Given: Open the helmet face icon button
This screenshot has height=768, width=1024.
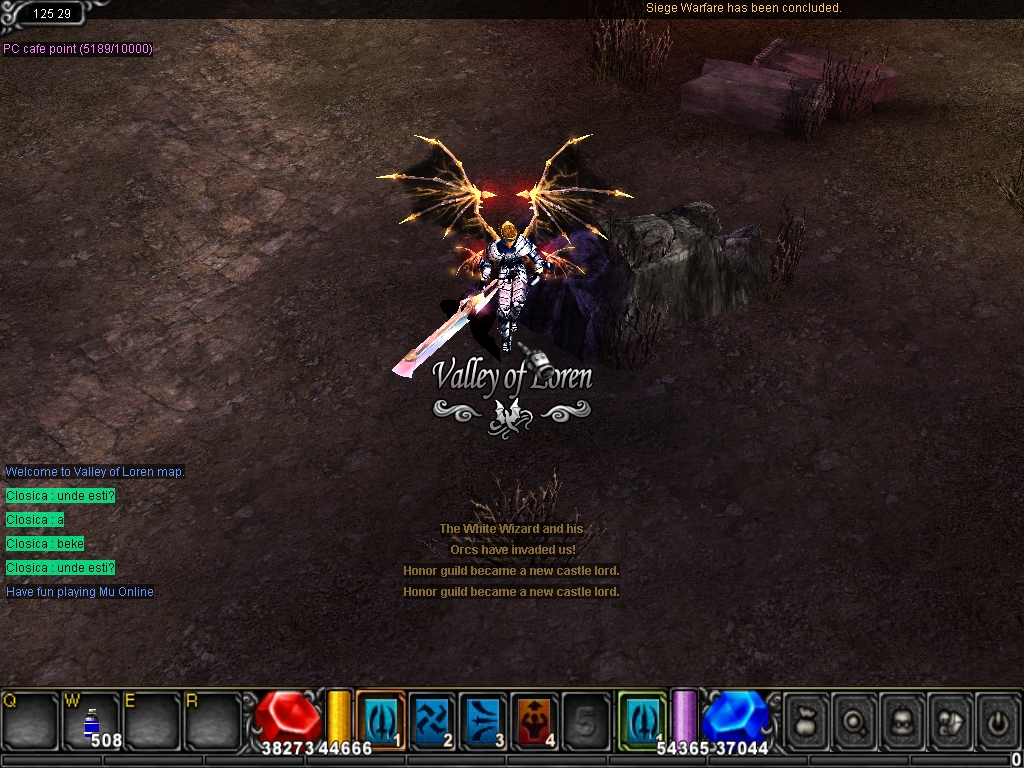Looking at the screenshot, I should point(904,719).
